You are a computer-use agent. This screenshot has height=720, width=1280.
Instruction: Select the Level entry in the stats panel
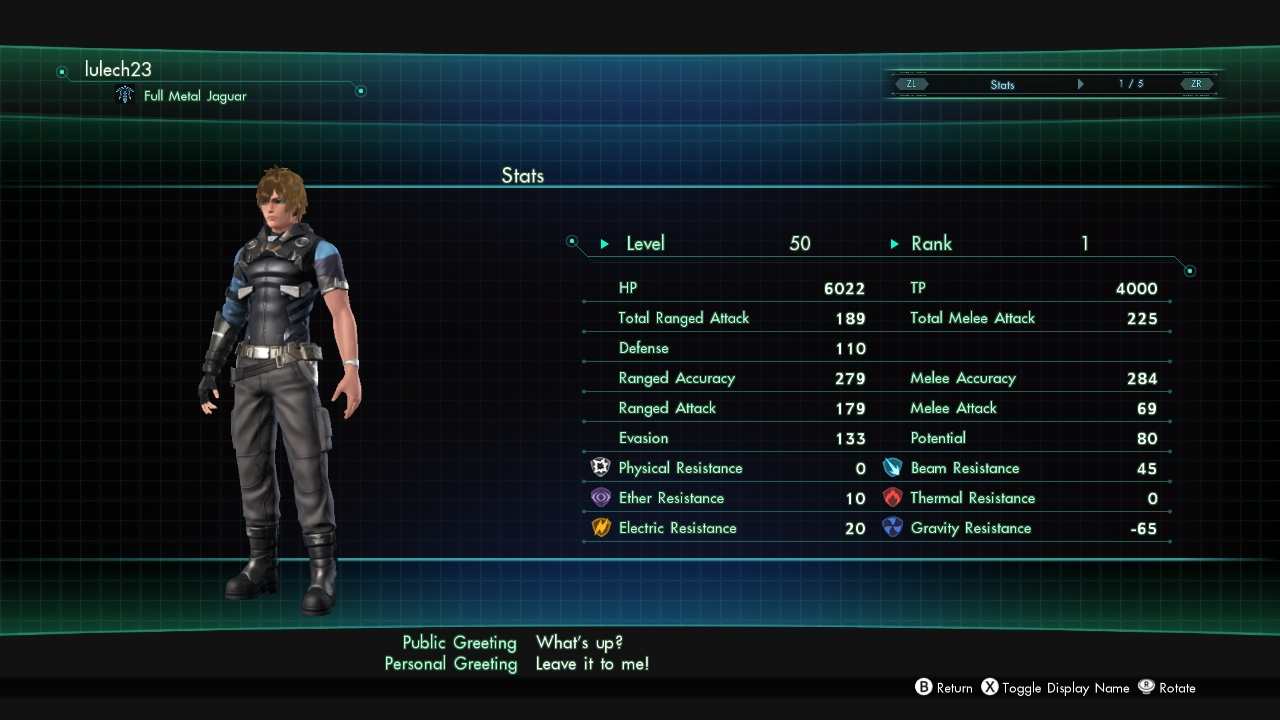pos(645,243)
